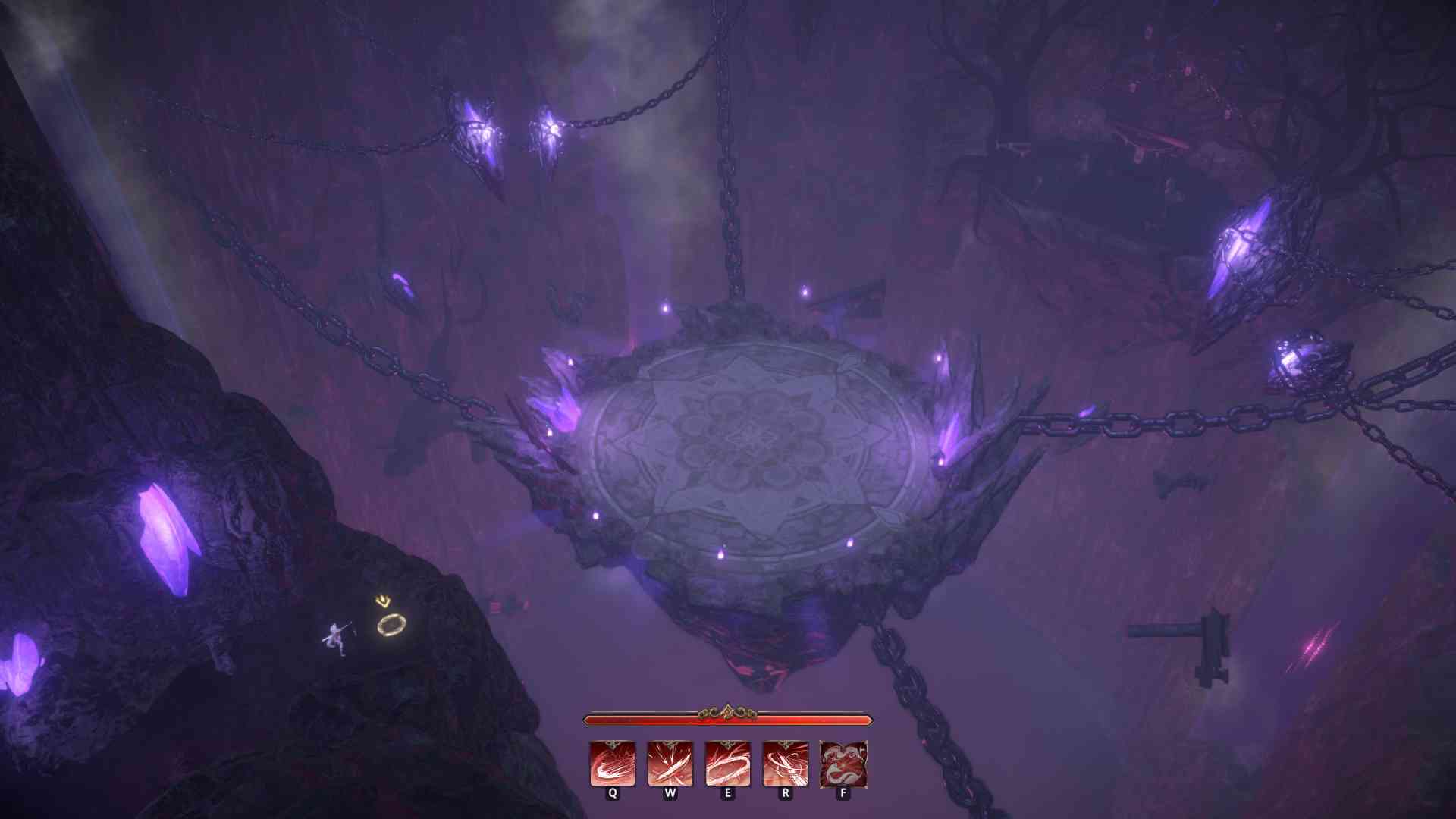Select the glowing golden ring waypoint on the cliff
Screen dimensions: 1456x819
(391, 625)
